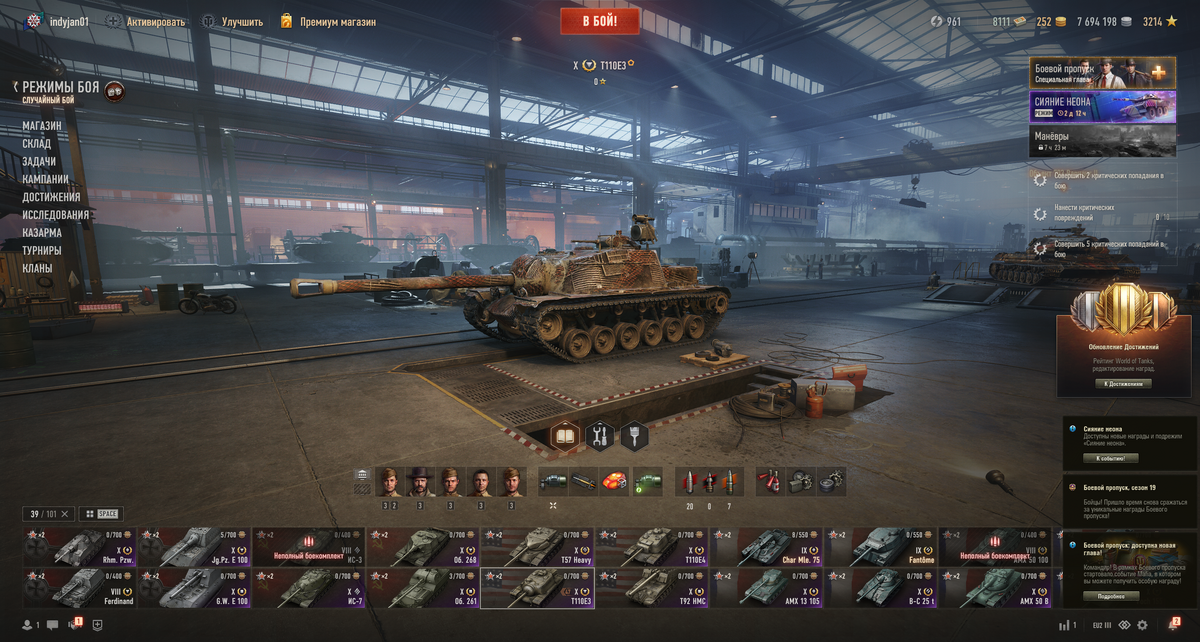Choose the Jg.Pz. E 100 tank

click(194, 547)
